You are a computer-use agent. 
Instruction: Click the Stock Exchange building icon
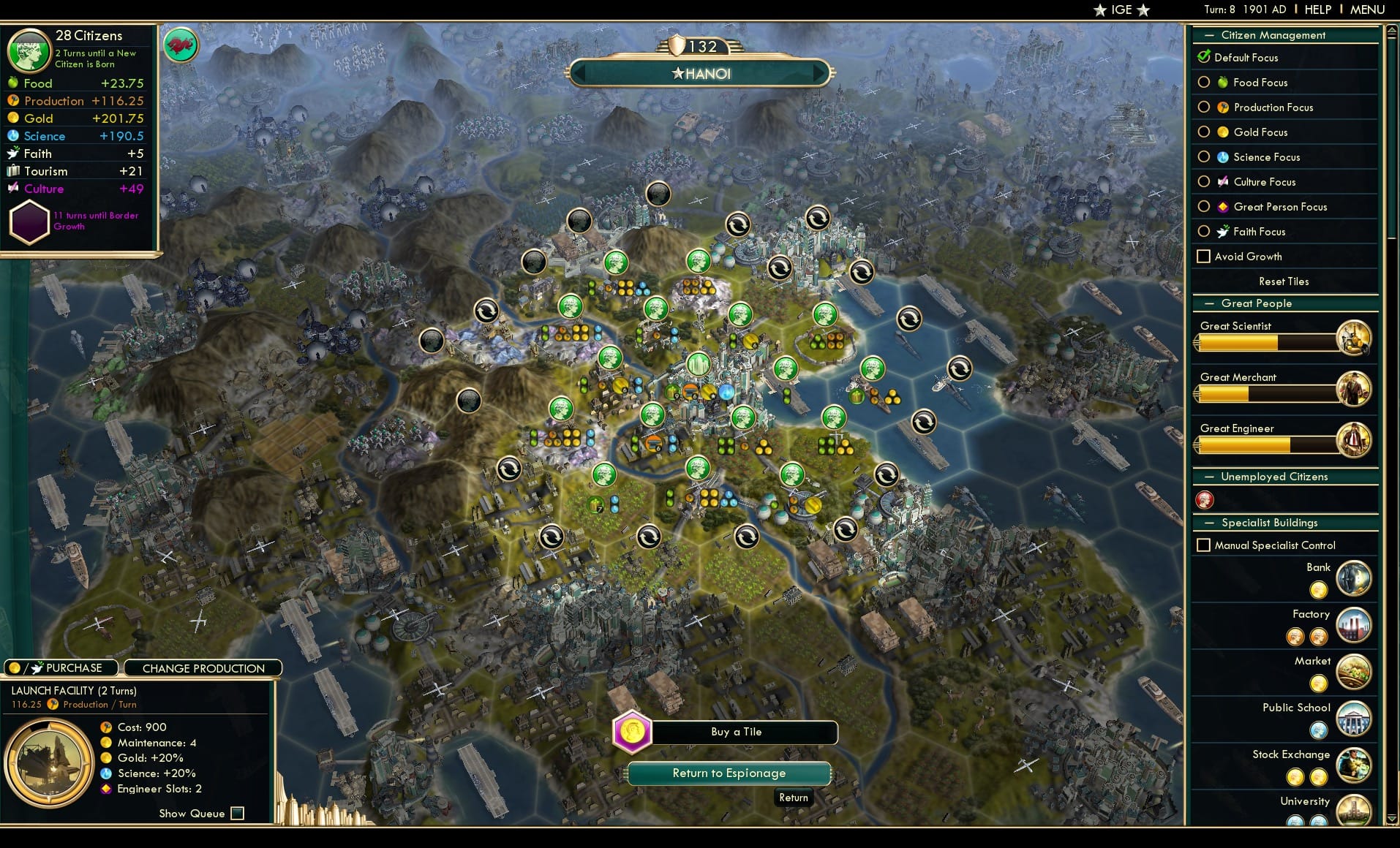pyautogui.click(x=1355, y=765)
